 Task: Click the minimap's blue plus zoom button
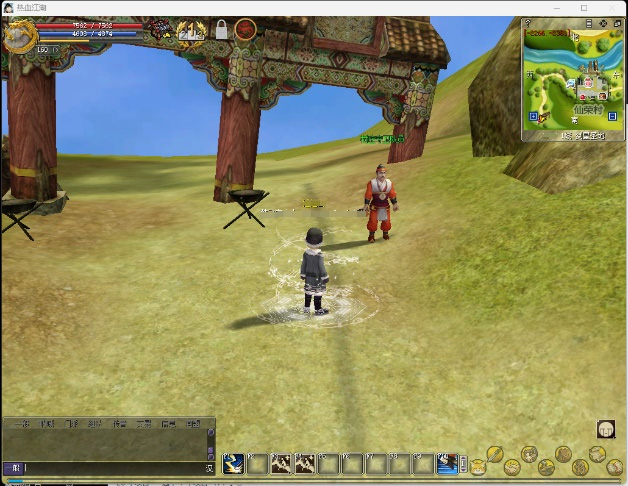[533, 116]
